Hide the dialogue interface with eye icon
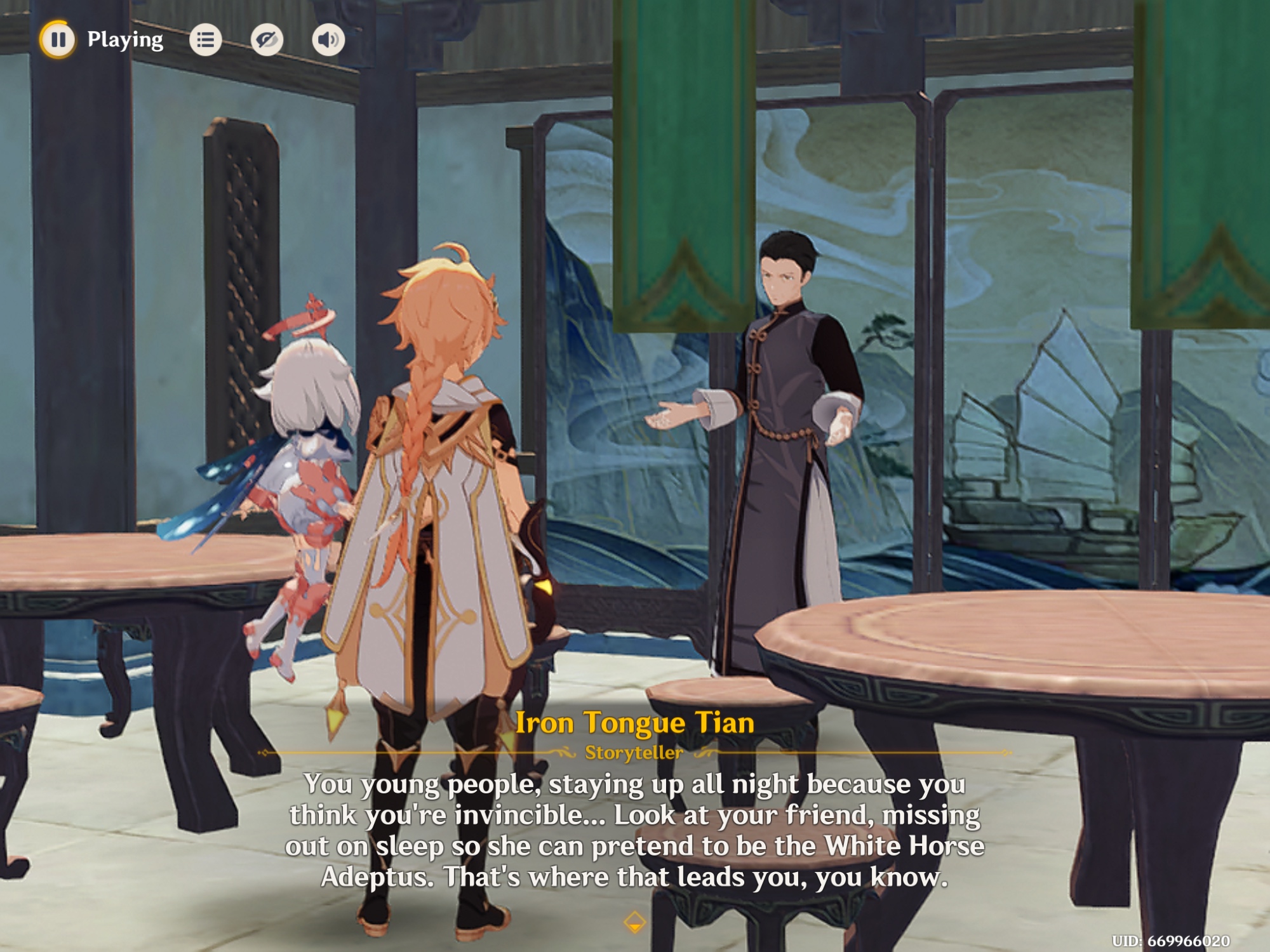 coord(267,40)
